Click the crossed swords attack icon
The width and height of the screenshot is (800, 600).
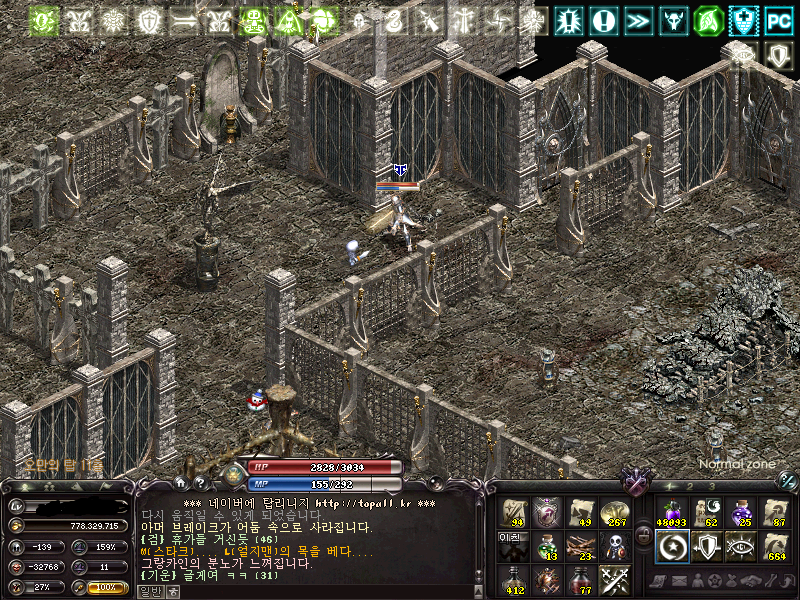(x=615, y=578)
